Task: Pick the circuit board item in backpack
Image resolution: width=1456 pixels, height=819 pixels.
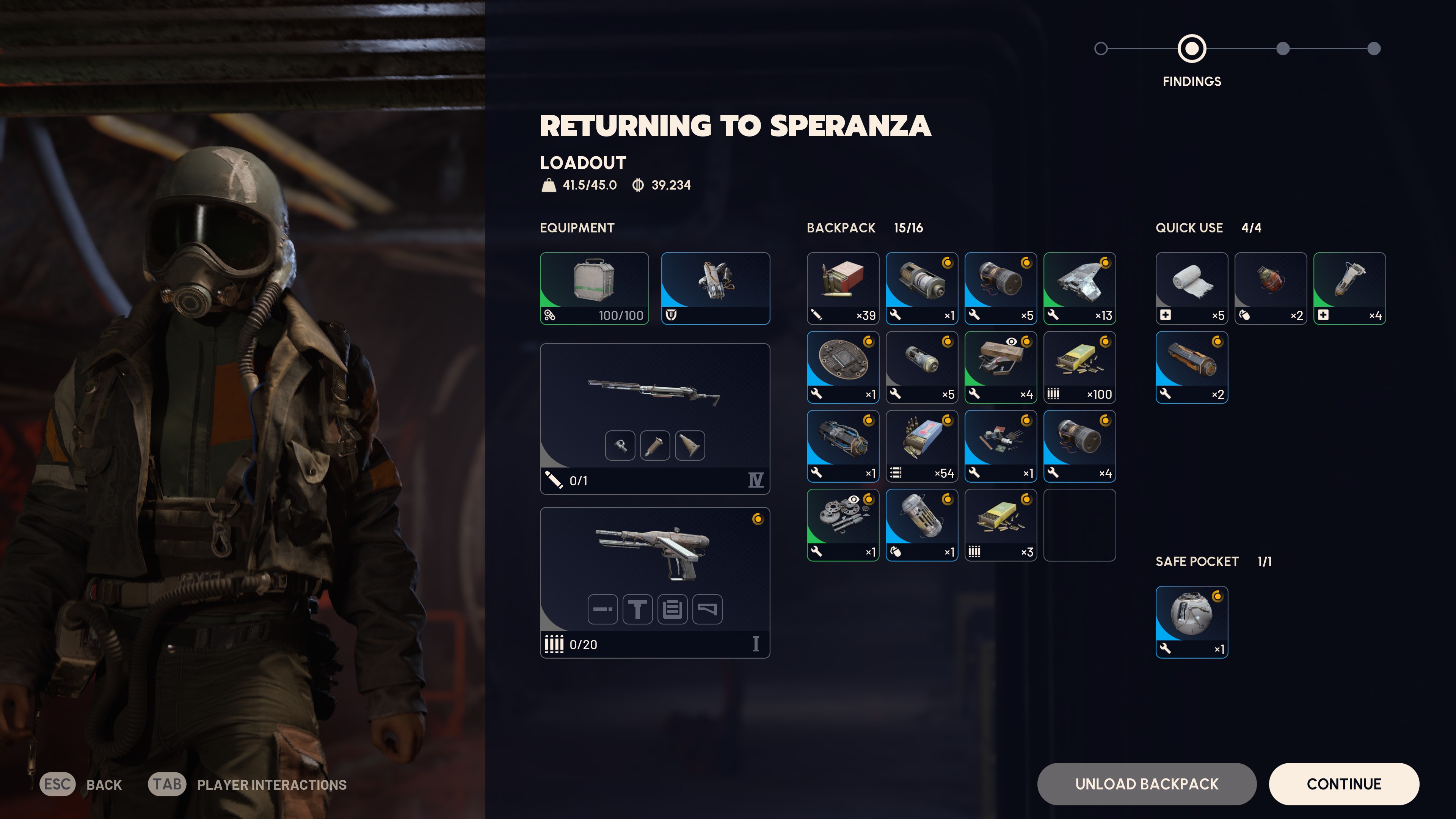Action: (x=843, y=367)
